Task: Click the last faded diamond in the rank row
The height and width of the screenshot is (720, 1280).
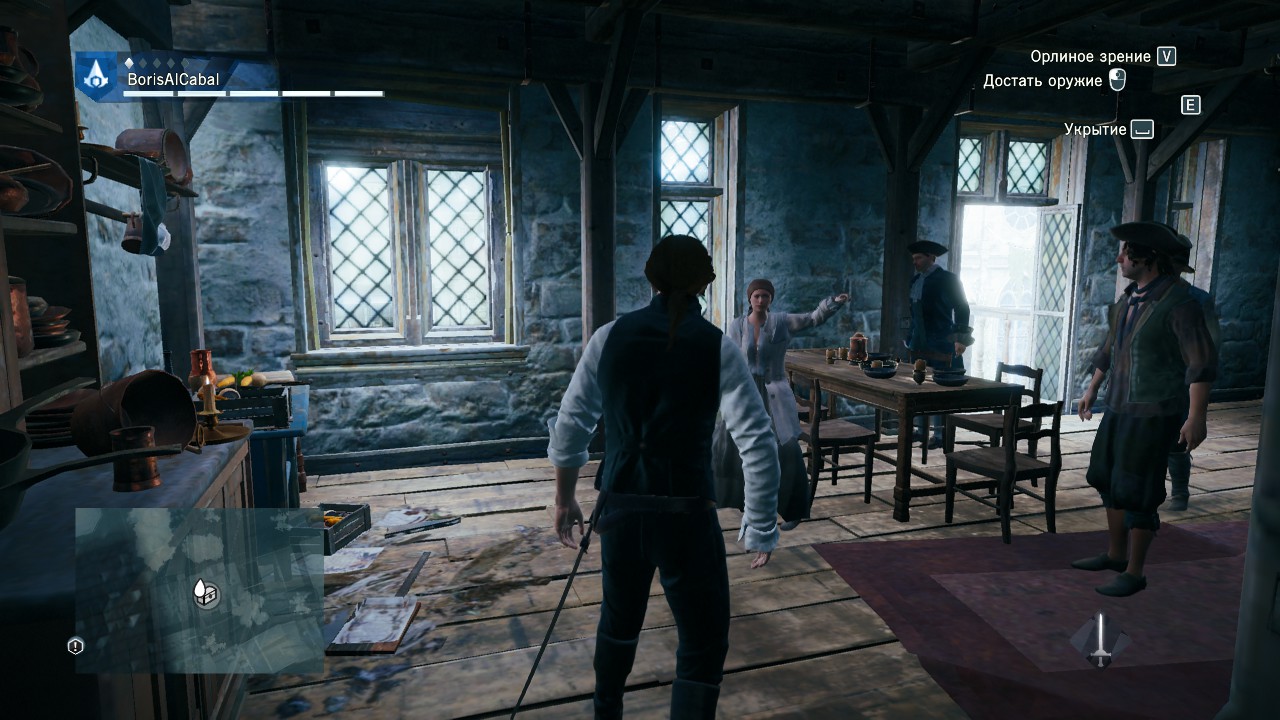Action: coord(184,61)
